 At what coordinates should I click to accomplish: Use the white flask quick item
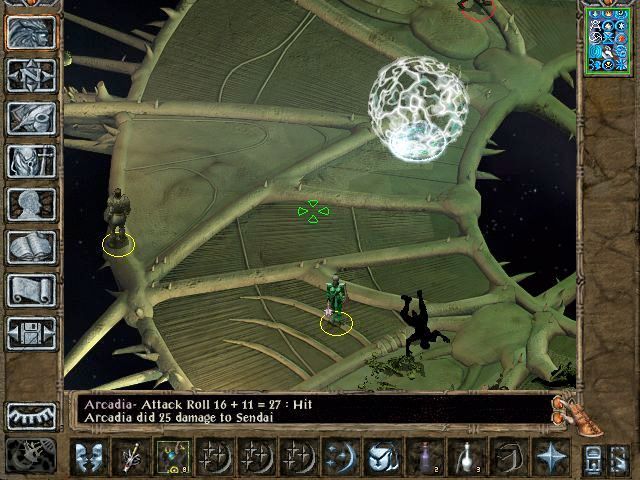[x=466, y=456]
